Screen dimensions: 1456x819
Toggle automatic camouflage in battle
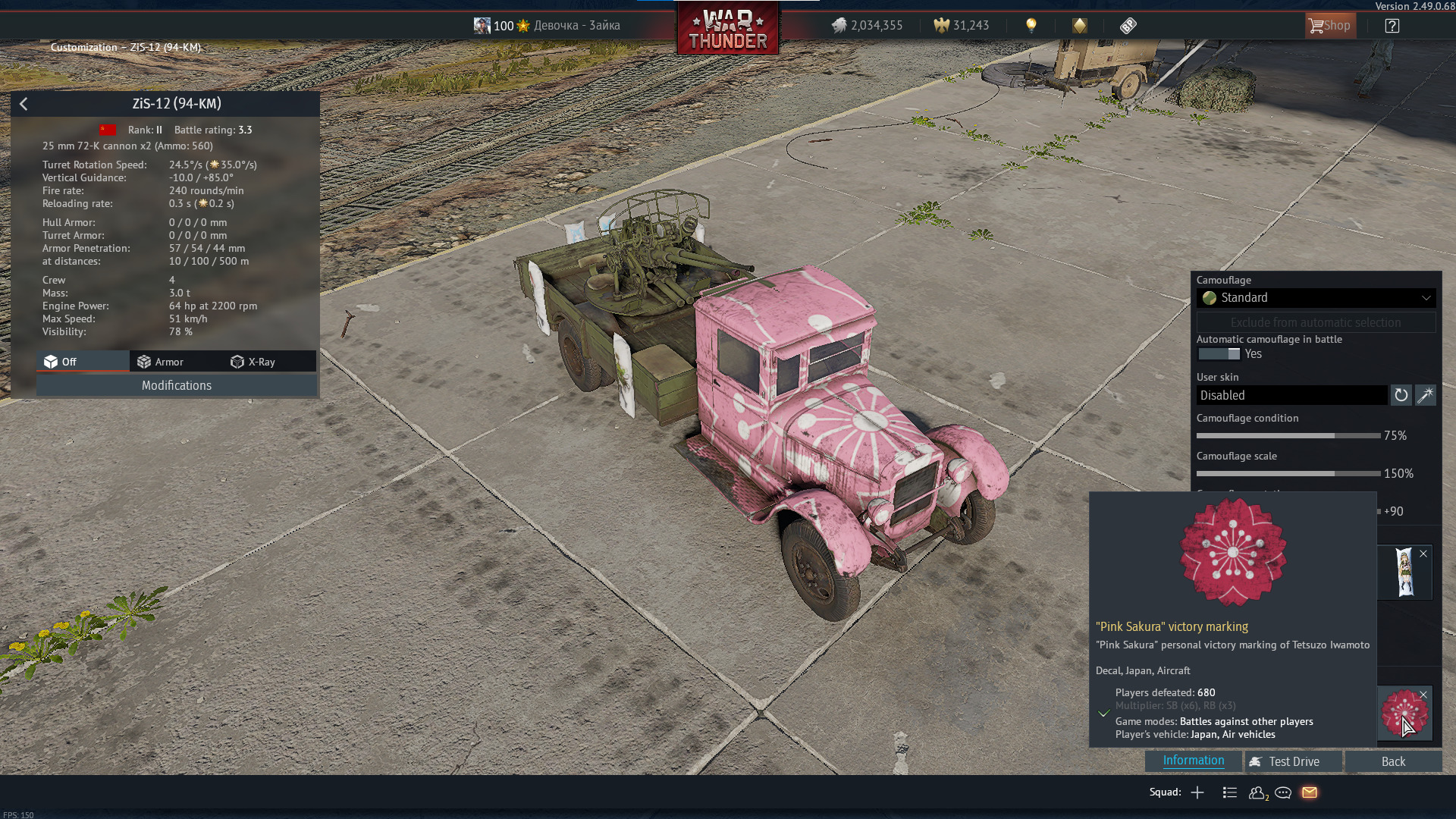coord(1219,354)
